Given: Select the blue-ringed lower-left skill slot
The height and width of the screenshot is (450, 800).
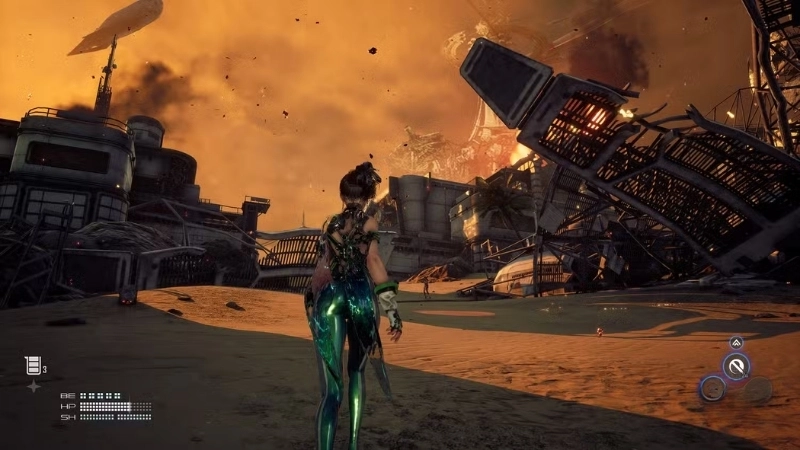Looking at the screenshot, I should click(712, 389).
